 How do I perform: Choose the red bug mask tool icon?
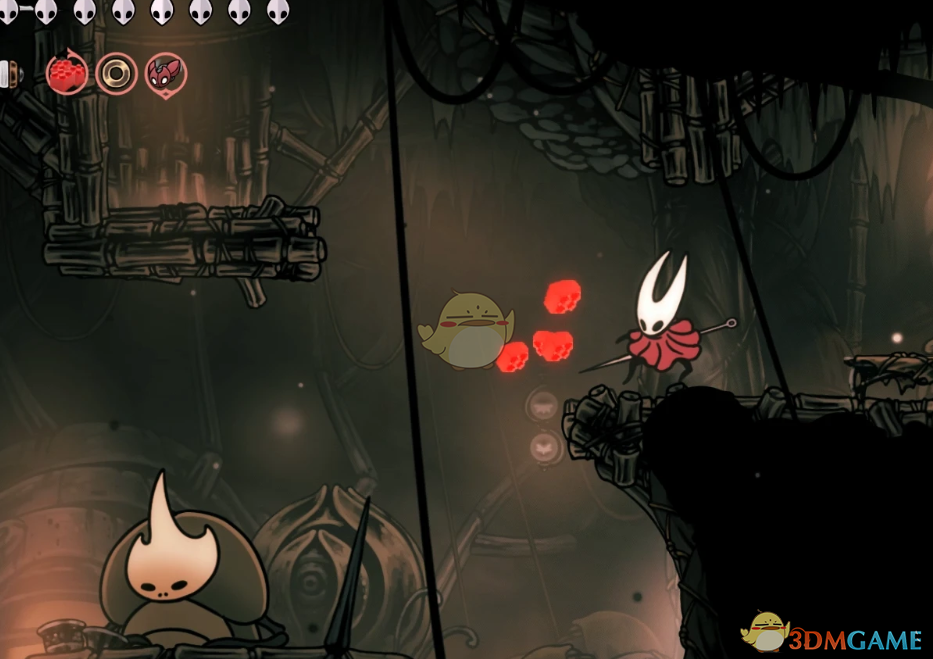tap(165, 74)
